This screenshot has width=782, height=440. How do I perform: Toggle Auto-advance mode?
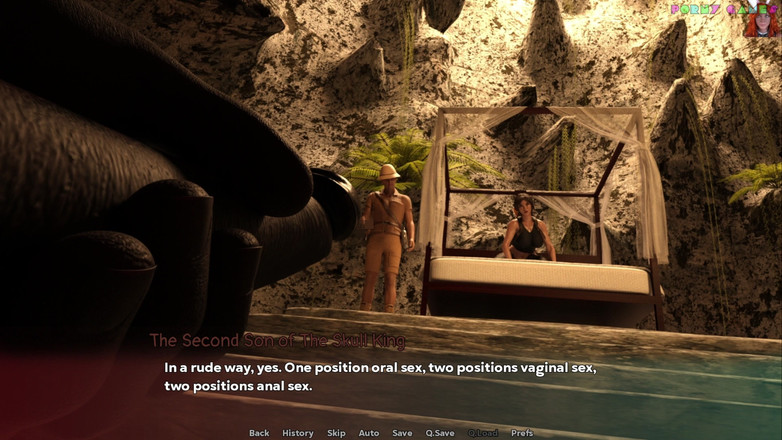tap(369, 433)
